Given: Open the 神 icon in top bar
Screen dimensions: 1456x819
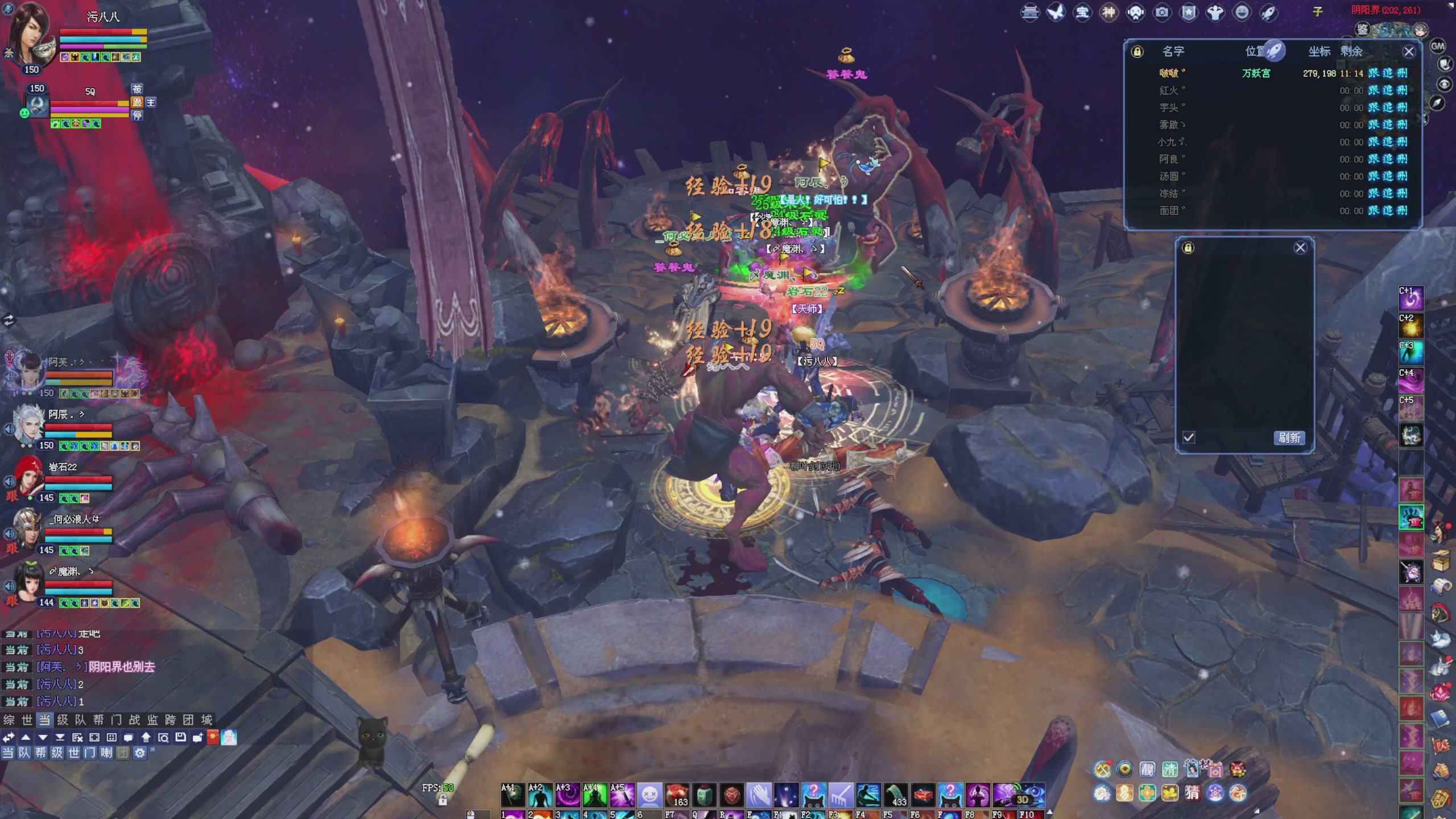Looking at the screenshot, I should tap(1109, 13).
